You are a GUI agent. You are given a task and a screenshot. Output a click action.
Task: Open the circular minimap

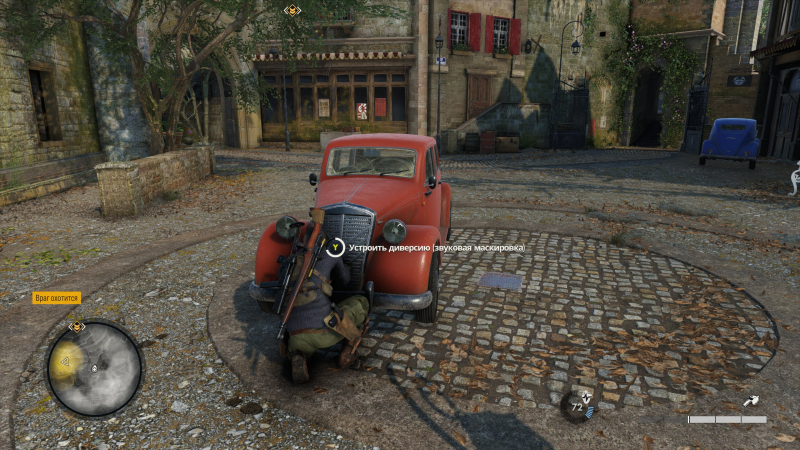pos(94,368)
